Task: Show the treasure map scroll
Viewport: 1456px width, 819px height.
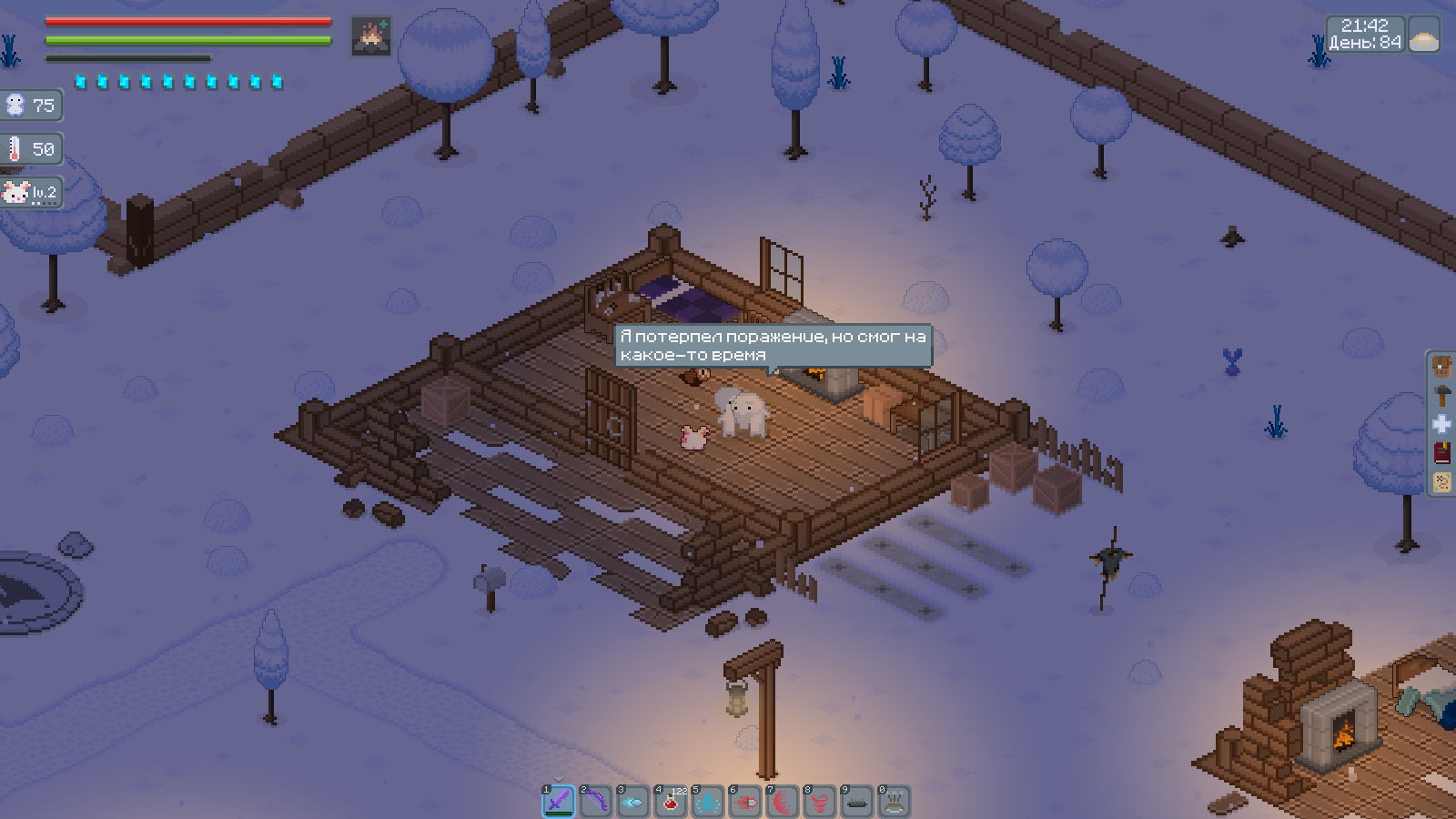Action: click(x=1442, y=481)
